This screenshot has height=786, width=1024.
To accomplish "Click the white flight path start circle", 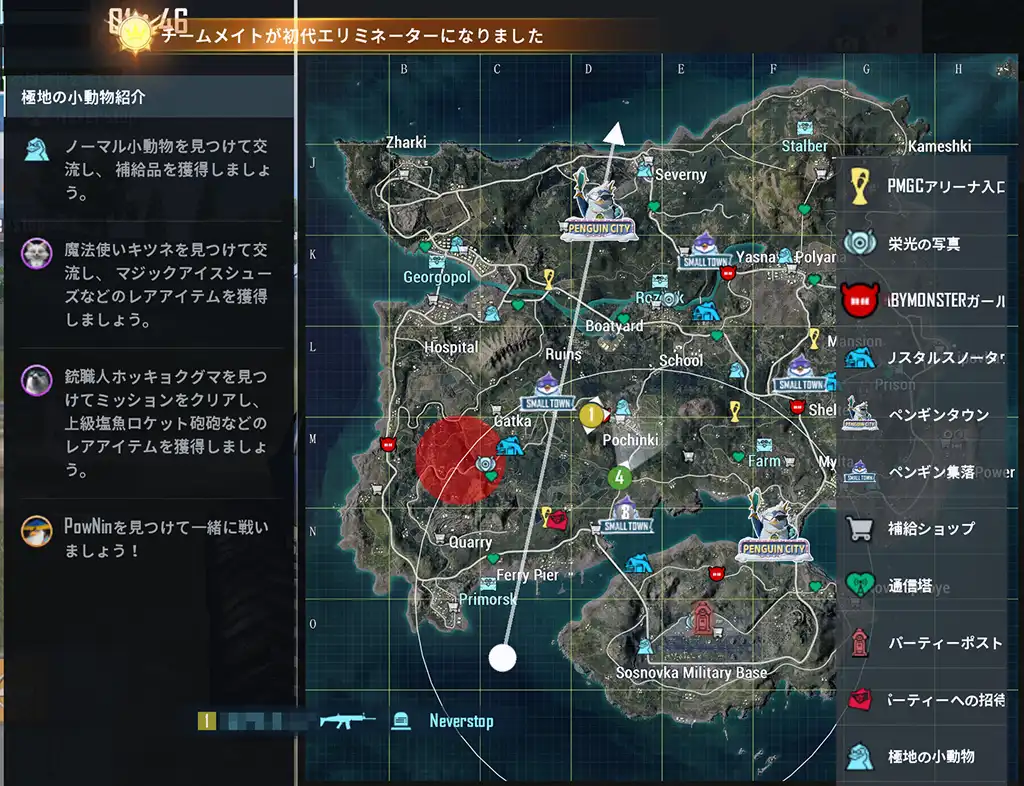I will coord(502,658).
